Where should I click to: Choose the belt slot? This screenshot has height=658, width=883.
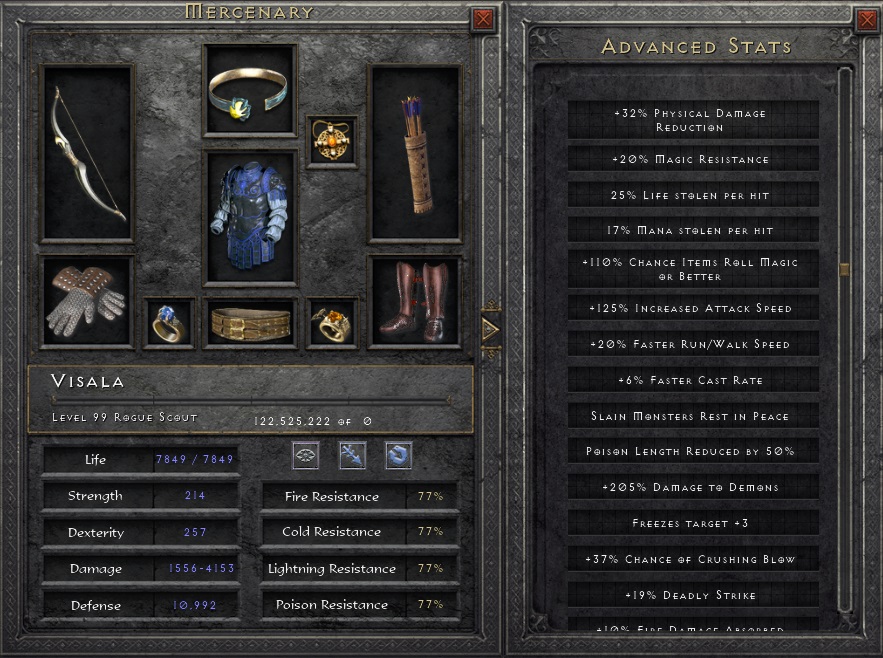(250, 322)
